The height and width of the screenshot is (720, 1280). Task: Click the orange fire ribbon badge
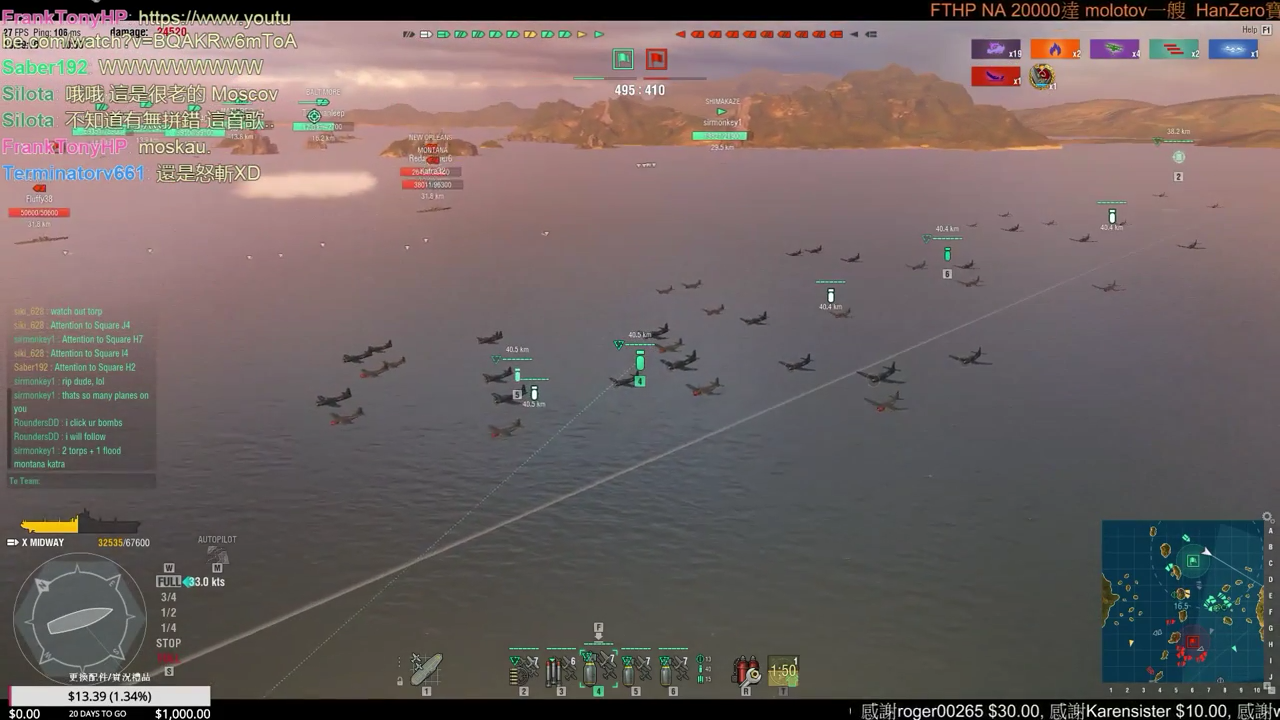point(1055,49)
